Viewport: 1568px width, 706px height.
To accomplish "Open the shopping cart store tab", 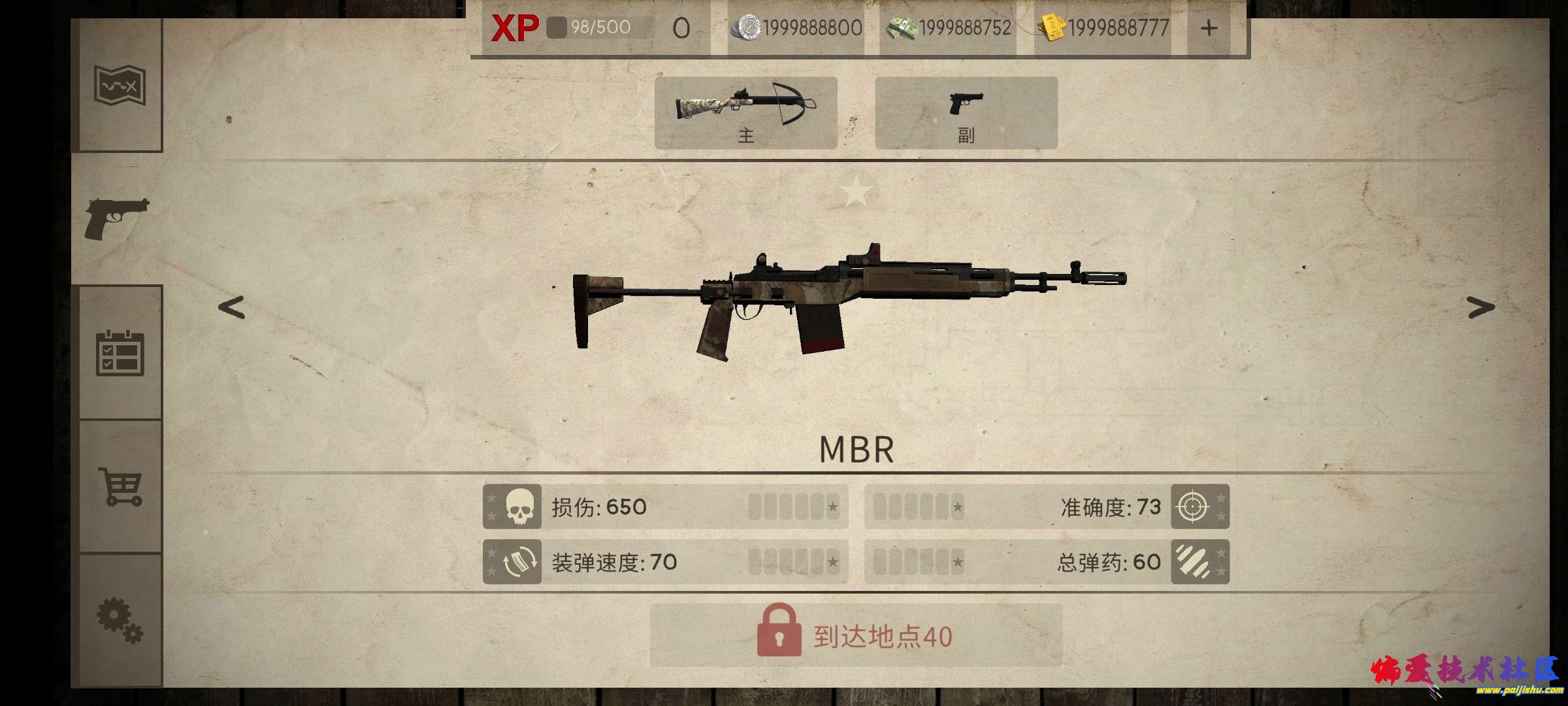I will [x=120, y=486].
